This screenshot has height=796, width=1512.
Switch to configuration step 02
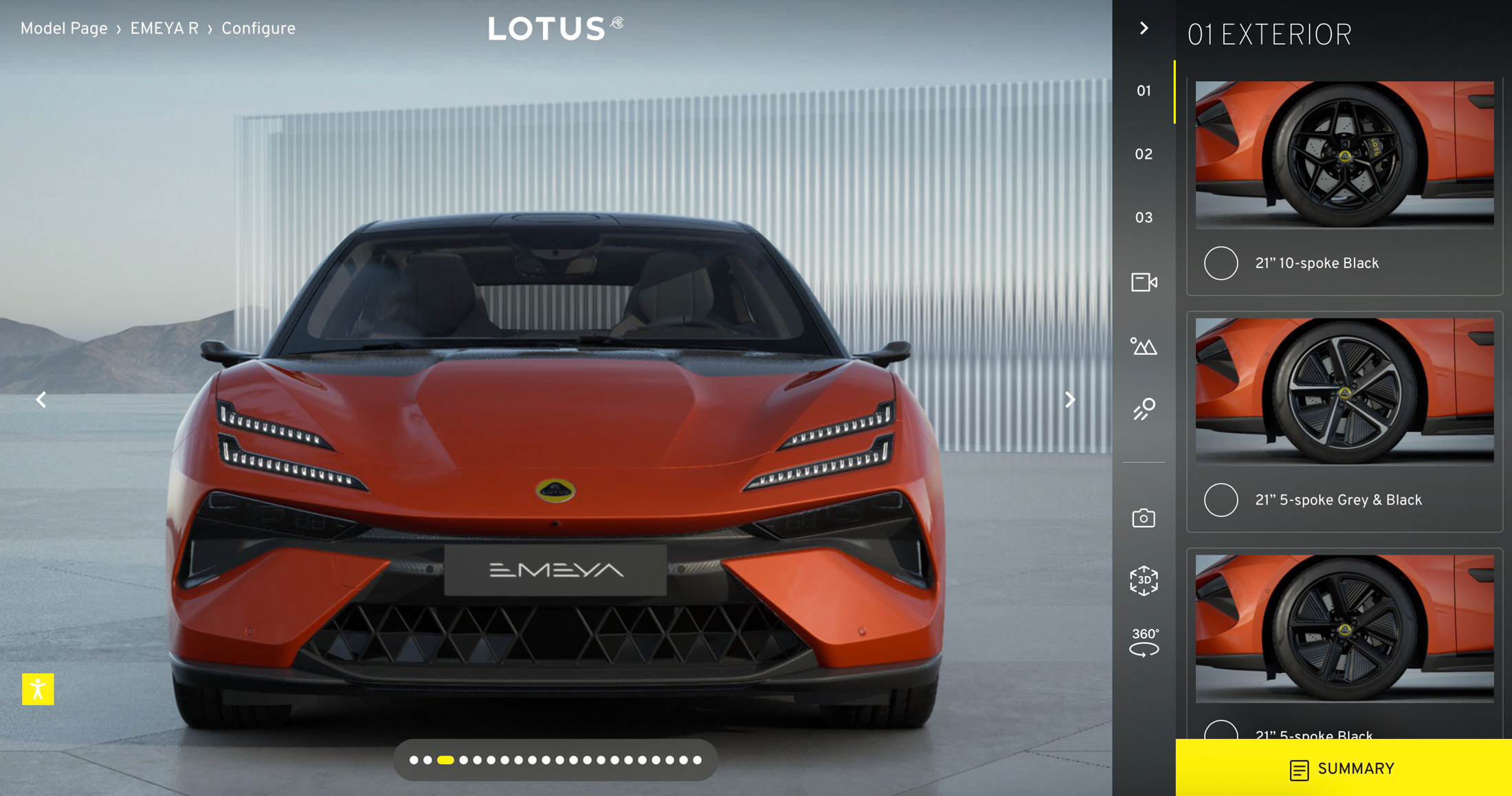click(x=1143, y=154)
